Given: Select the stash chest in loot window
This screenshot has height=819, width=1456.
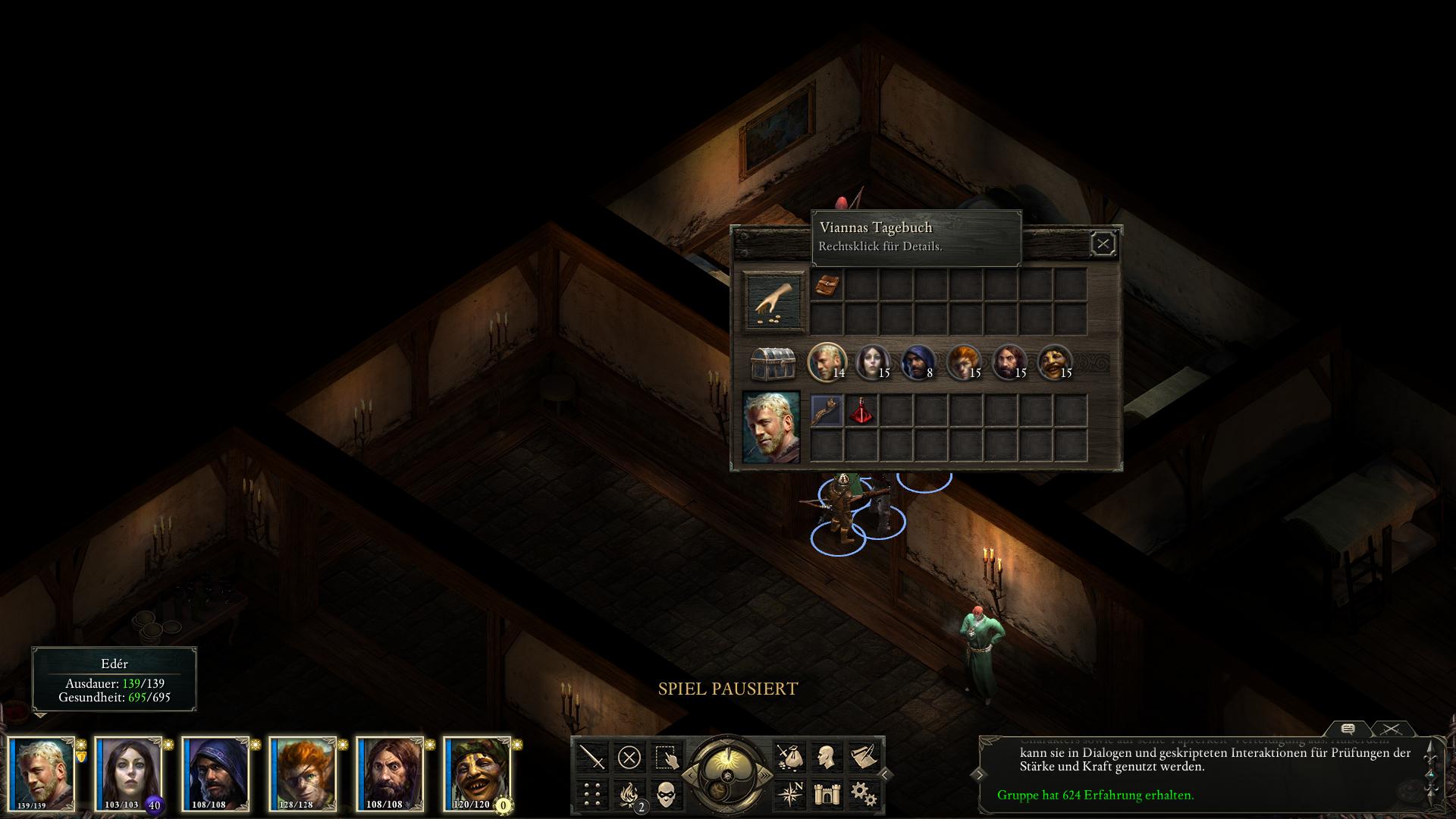Looking at the screenshot, I should point(773,363).
